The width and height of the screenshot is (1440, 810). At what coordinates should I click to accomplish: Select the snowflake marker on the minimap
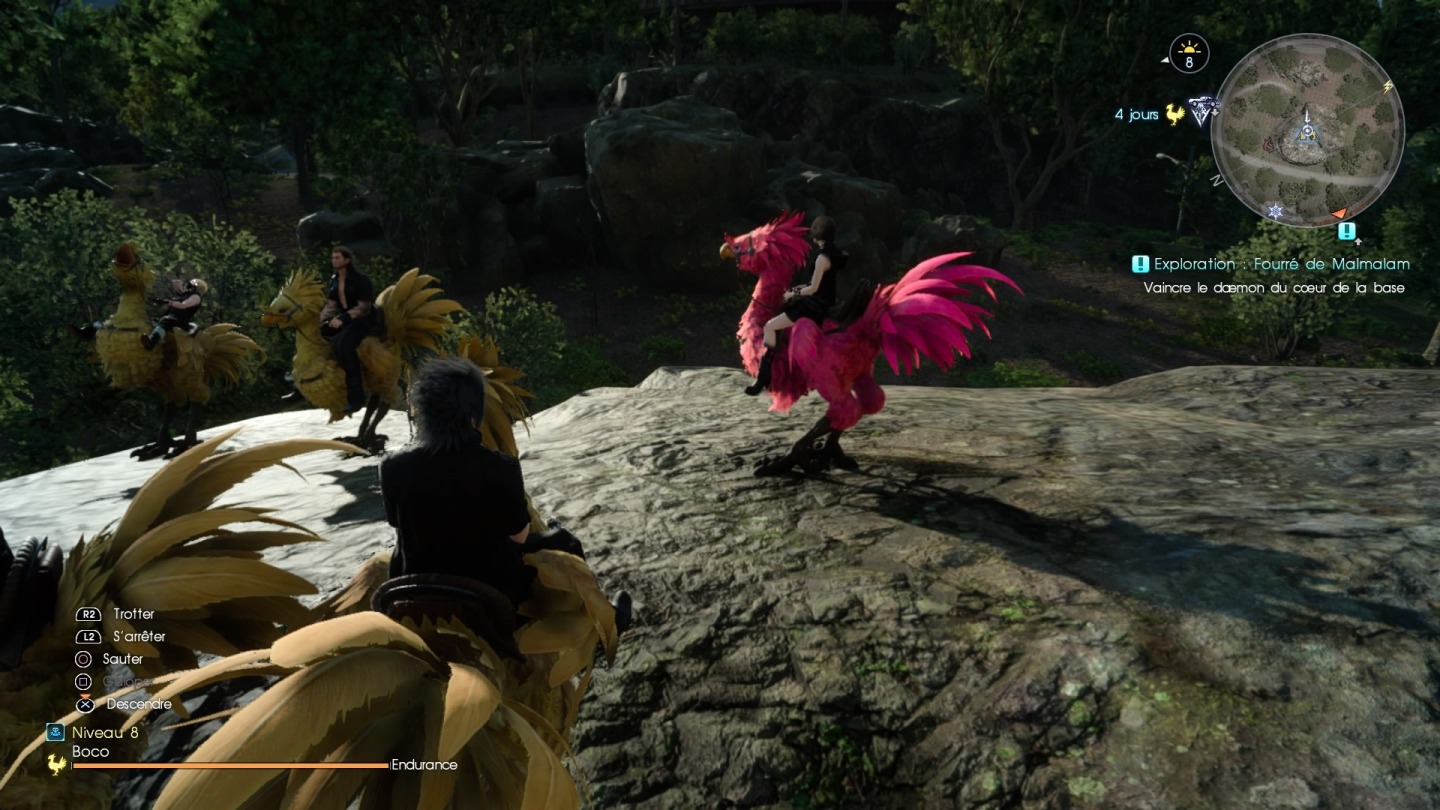(x=1275, y=211)
